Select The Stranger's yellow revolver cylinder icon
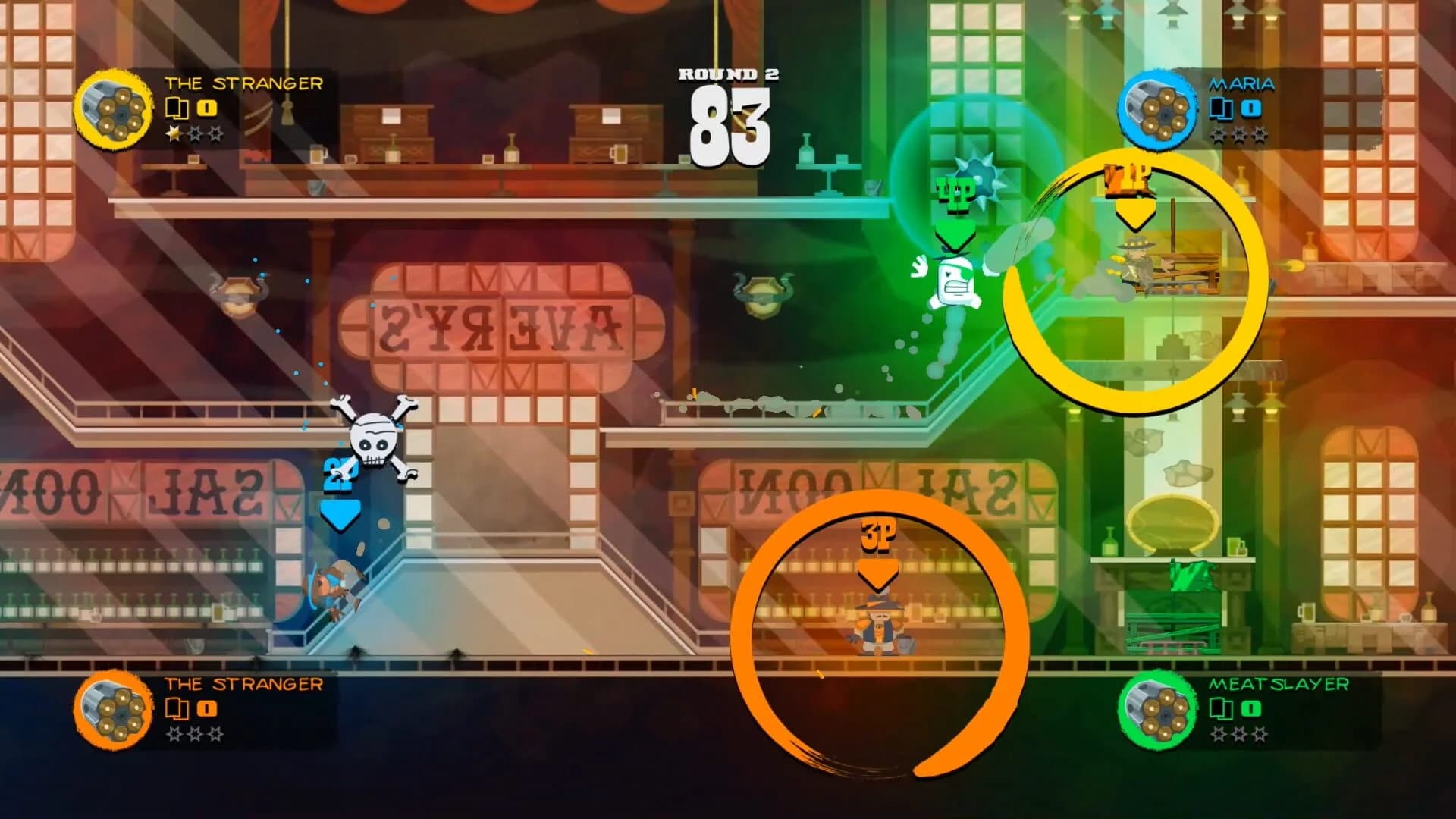 [x=112, y=111]
